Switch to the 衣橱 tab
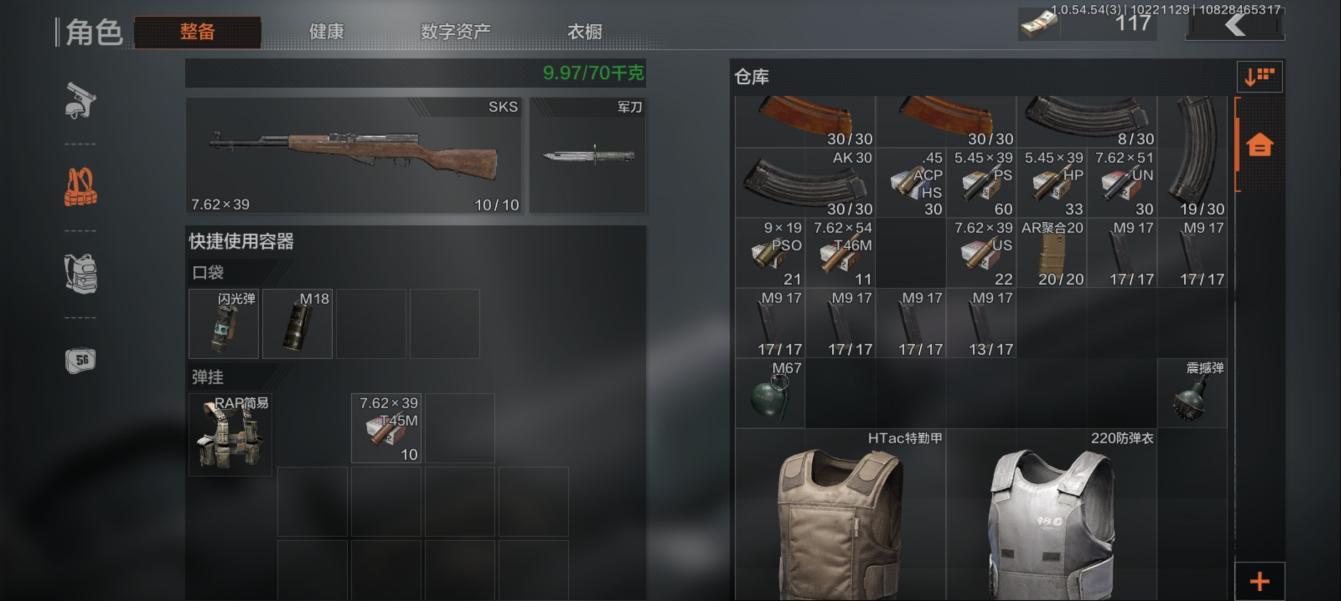This screenshot has width=1341, height=601. (x=585, y=32)
